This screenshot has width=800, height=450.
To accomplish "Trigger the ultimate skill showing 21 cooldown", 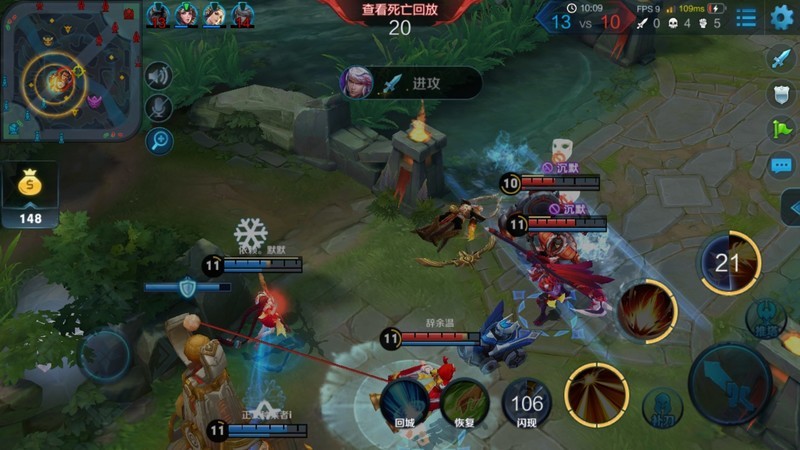I will (728, 264).
